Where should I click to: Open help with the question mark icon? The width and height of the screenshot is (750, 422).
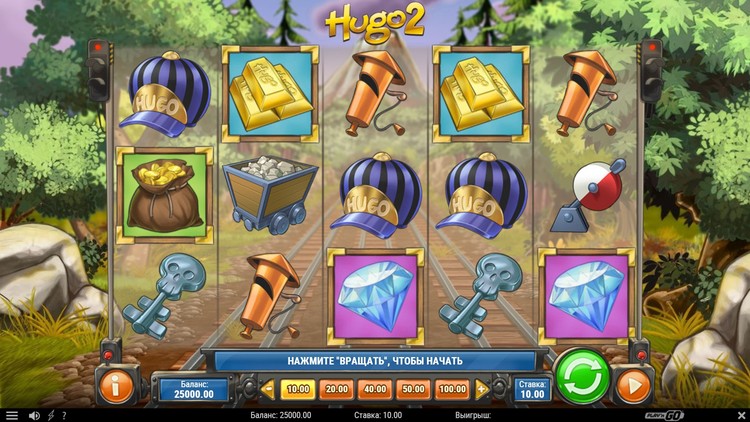tap(64, 415)
